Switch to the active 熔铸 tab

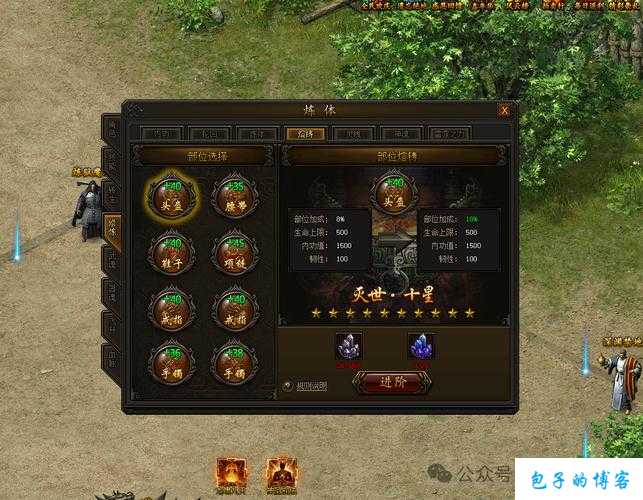(x=303, y=133)
